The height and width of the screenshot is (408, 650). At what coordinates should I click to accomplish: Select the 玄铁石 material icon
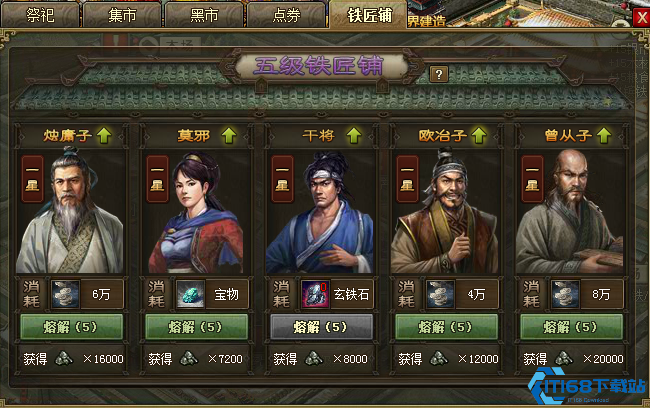tap(315, 294)
